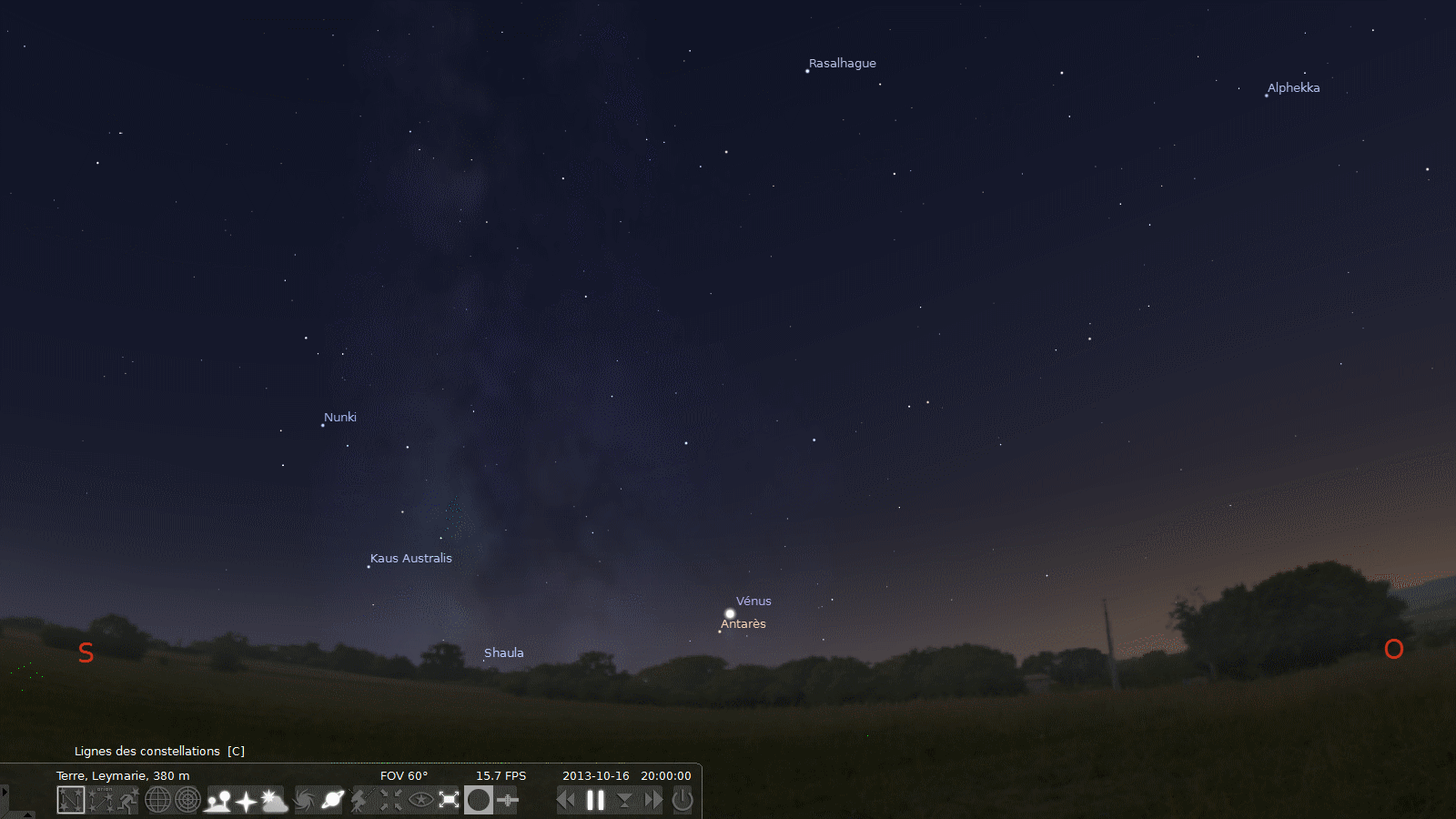Toggle full-screen mode icon
The height and width of the screenshot is (819, 1456).
pos(450,800)
